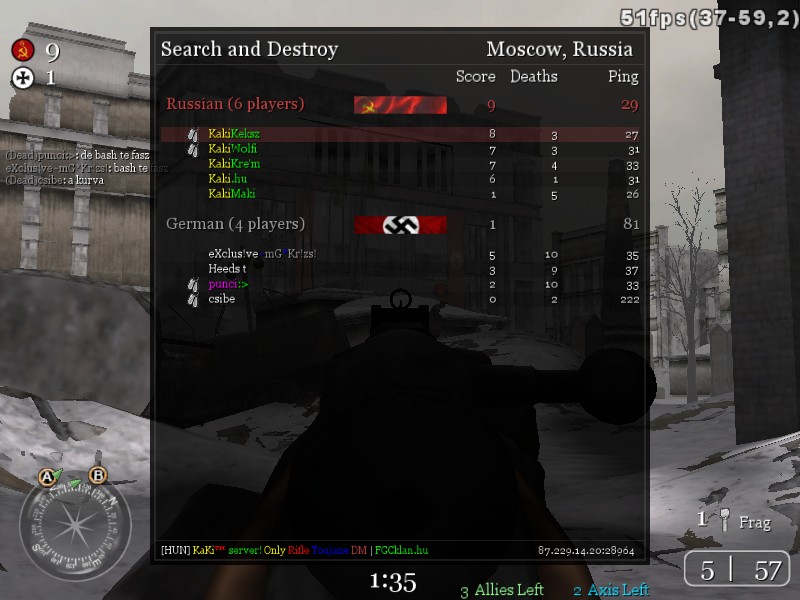Click the compass minimap
The width and height of the screenshot is (800, 600).
coord(74,524)
